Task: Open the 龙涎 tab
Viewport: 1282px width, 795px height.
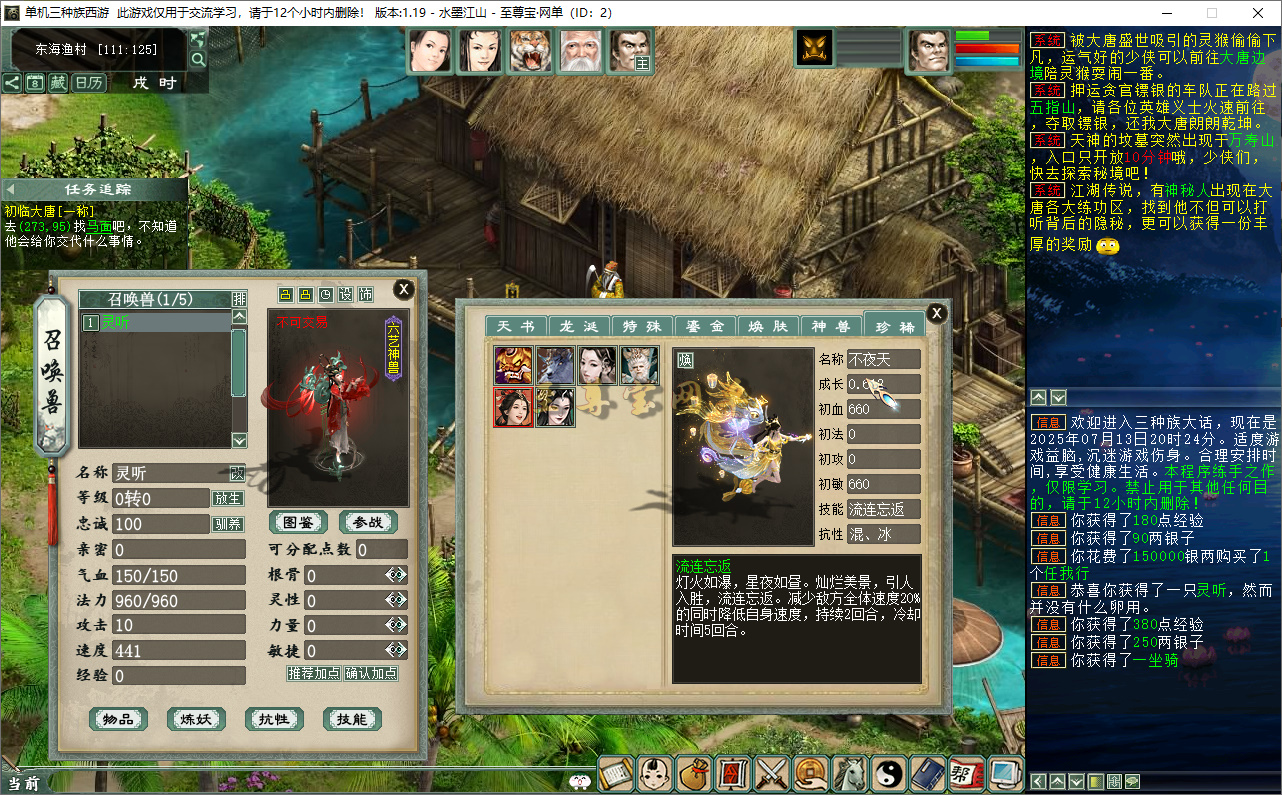Action: [578, 327]
